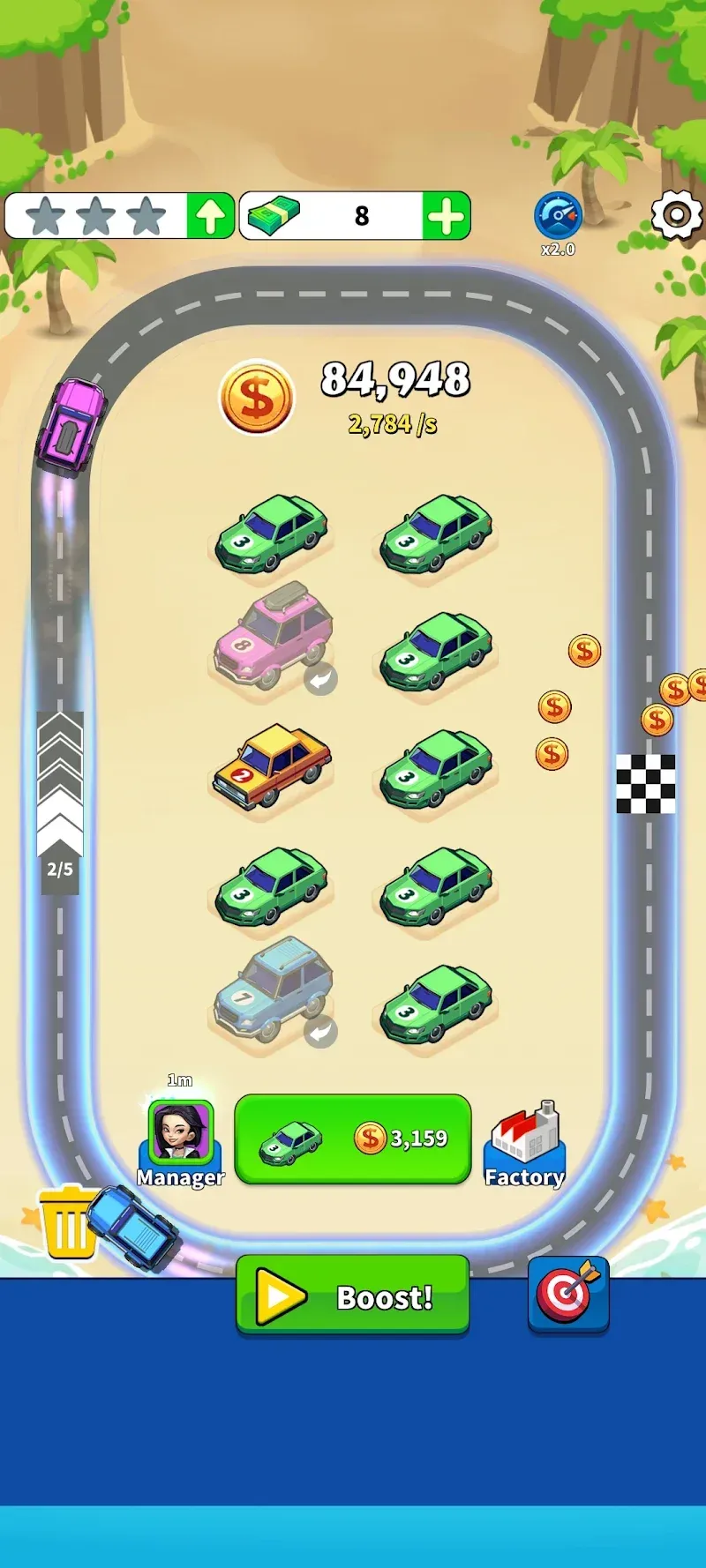
Task: Start the Boost! button
Action: click(x=353, y=1295)
